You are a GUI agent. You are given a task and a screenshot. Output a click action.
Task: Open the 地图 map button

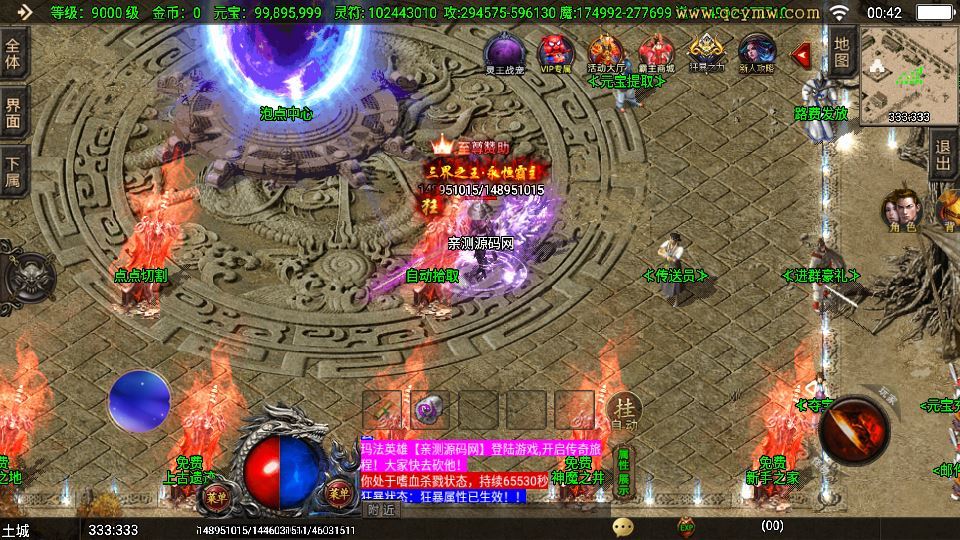click(x=842, y=52)
